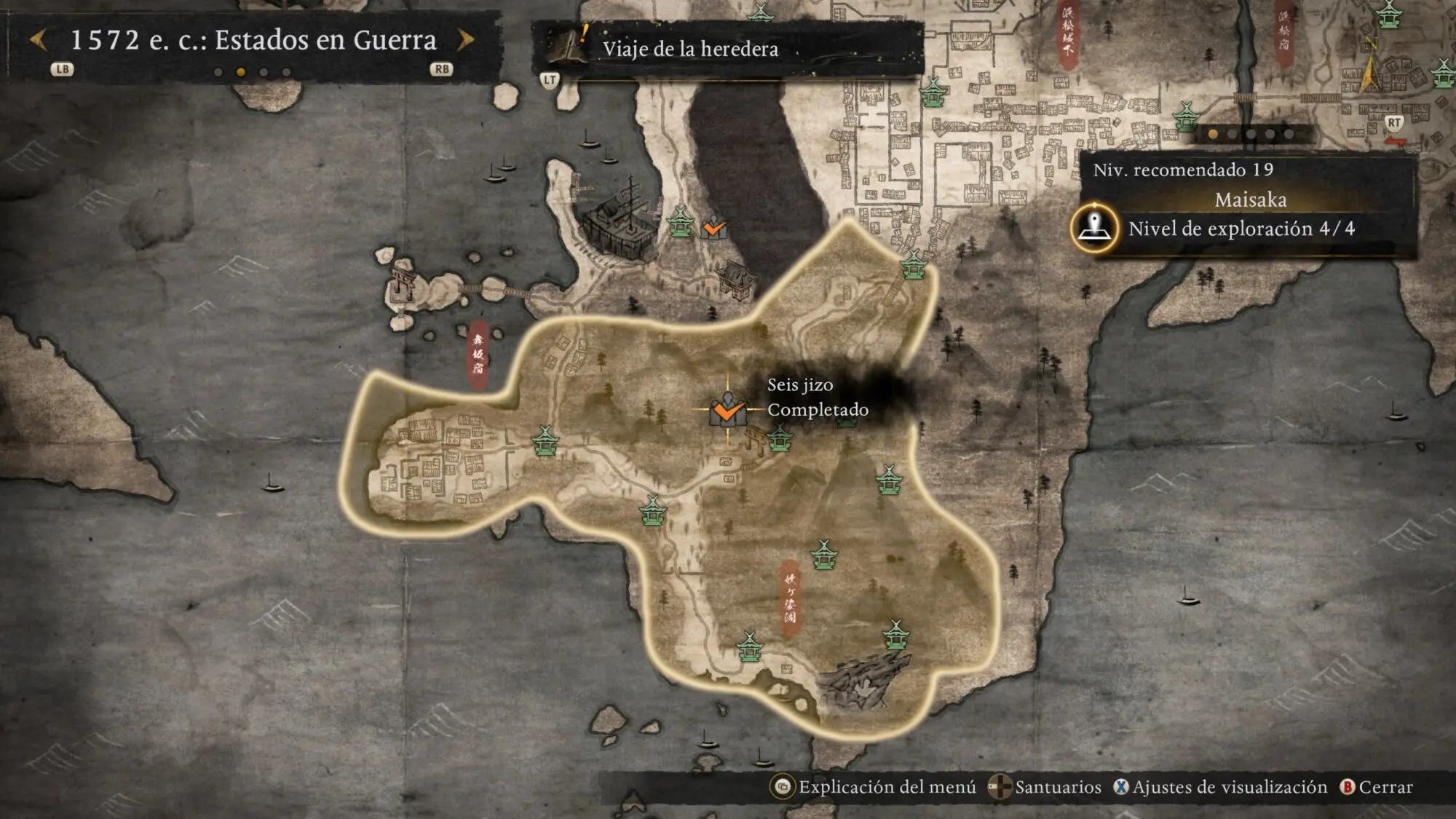Select the Seis jizo completed marker
The height and width of the screenshot is (819, 1456).
(x=727, y=411)
